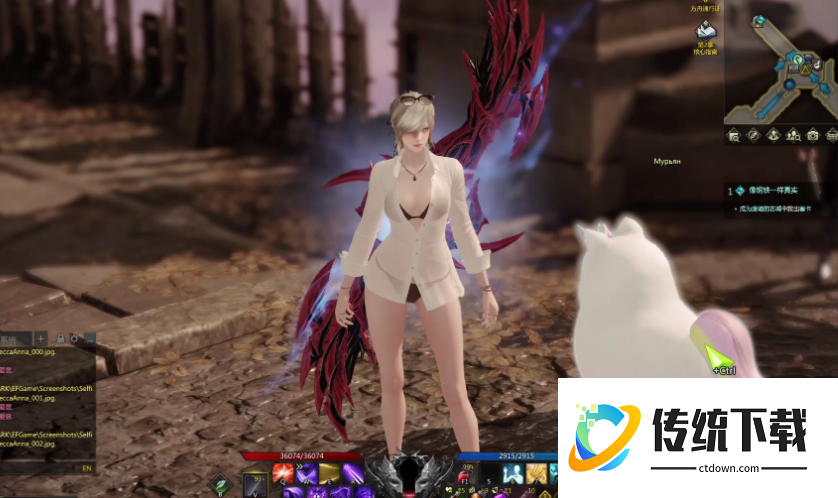The width and height of the screenshot is (838, 498).
Task: Open chat settings gear icon
Action: click(75, 338)
